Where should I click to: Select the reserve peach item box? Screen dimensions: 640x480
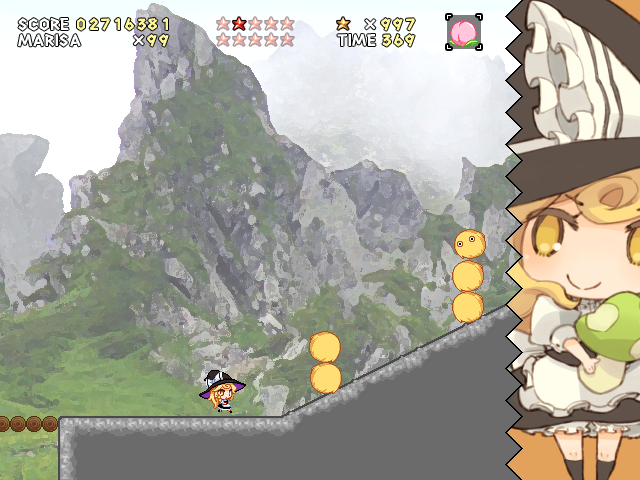(x=463, y=32)
